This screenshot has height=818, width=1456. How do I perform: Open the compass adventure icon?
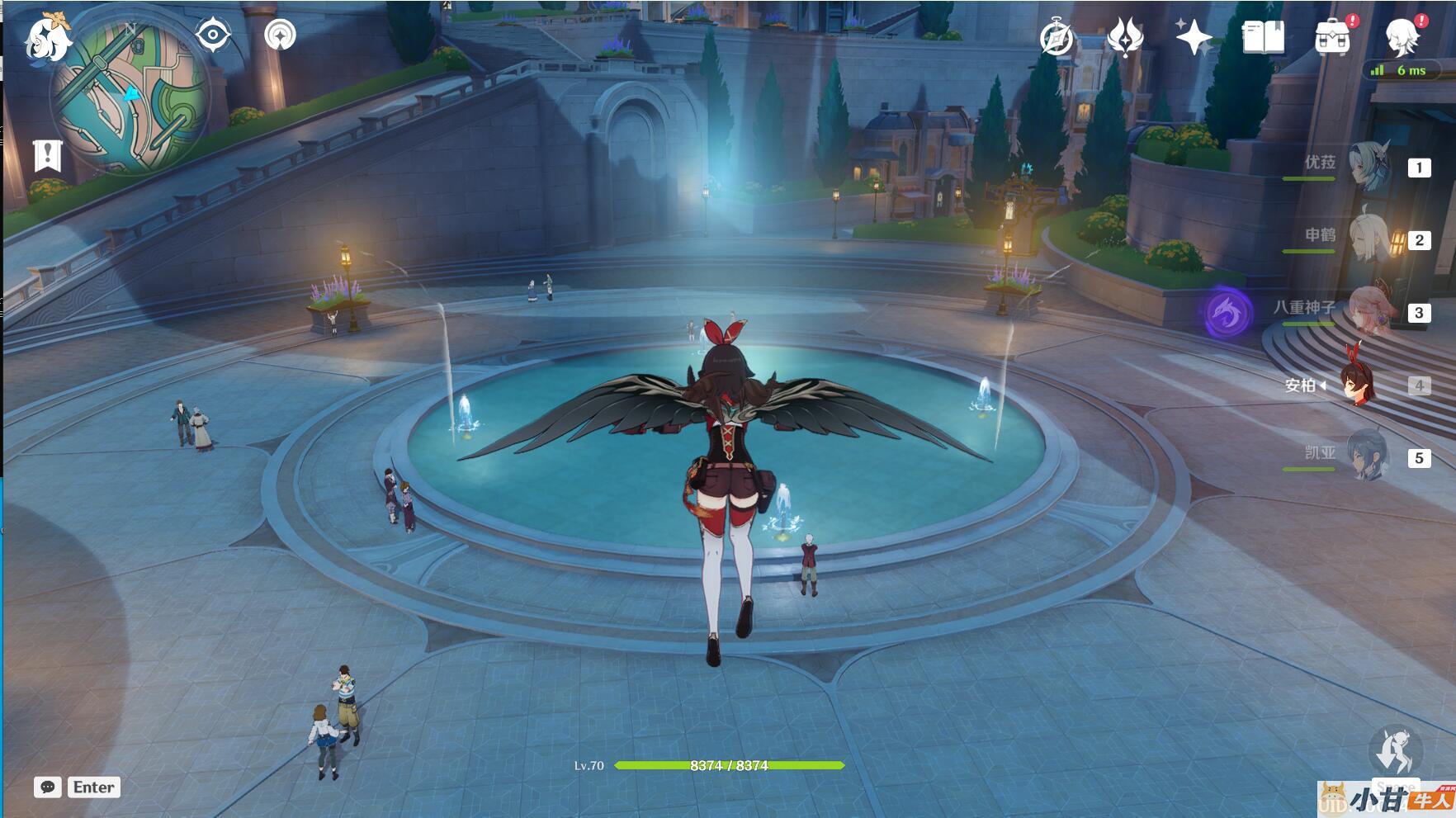point(1057,38)
